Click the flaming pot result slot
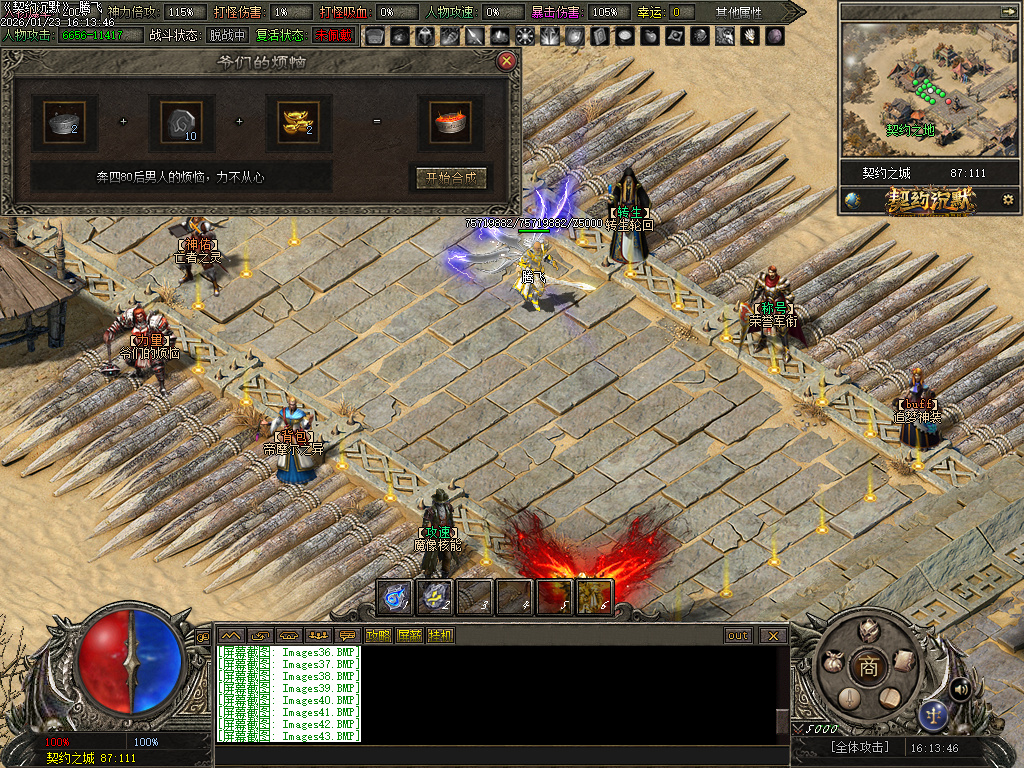The height and width of the screenshot is (768, 1024). (451, 122)
